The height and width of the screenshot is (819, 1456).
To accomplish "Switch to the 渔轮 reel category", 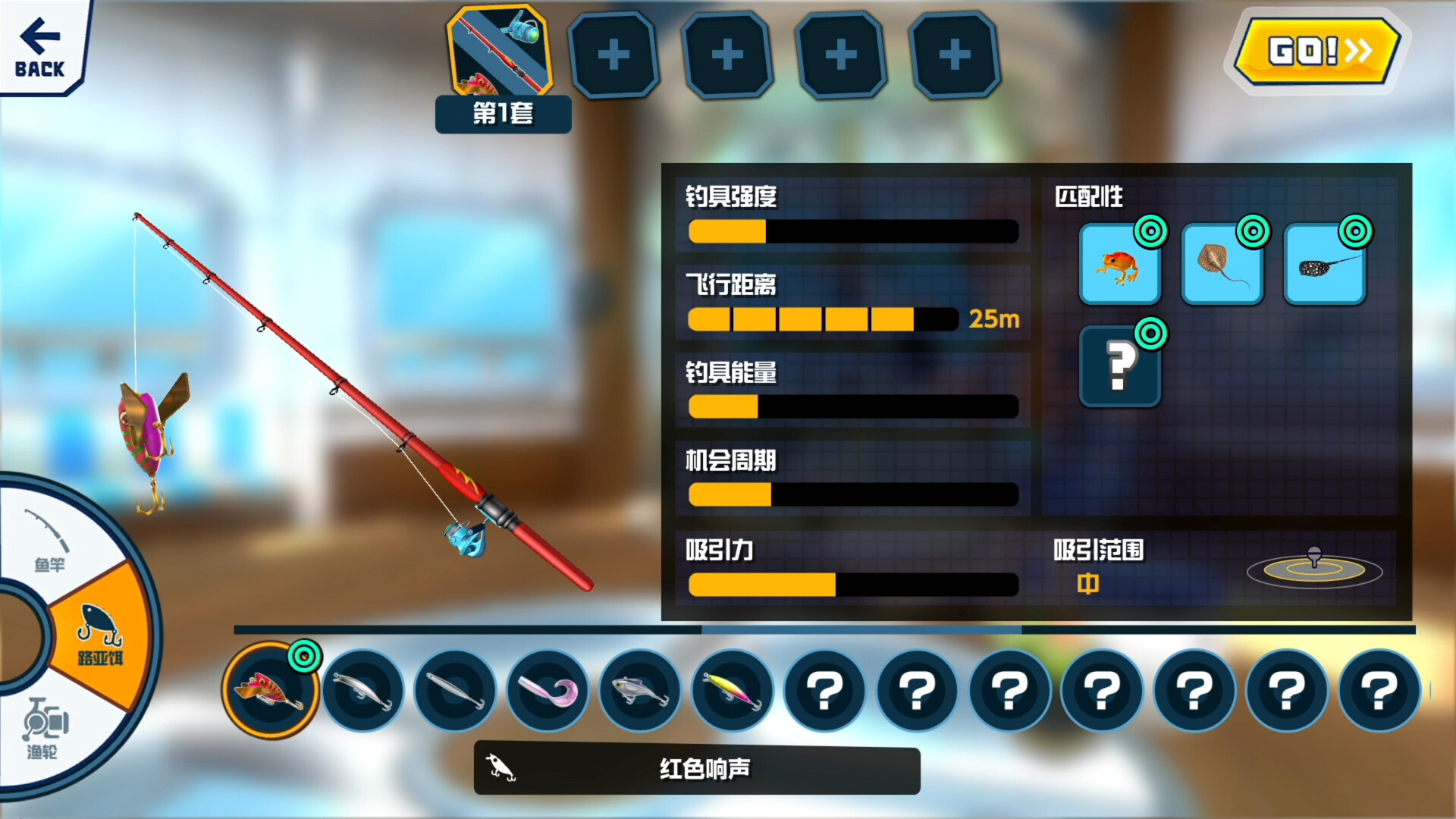I will coord(44,730).
